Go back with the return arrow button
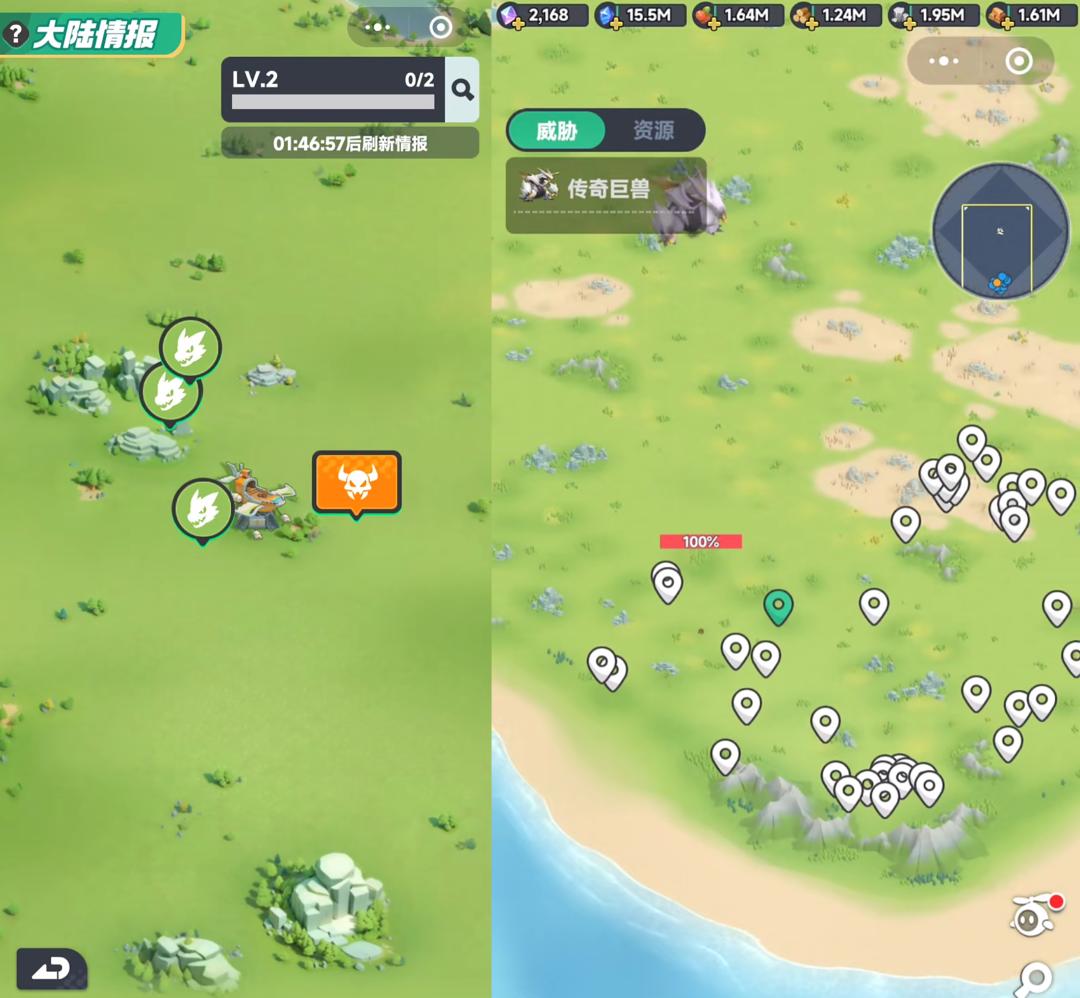The height and width of the screenshot is (998, 1080). coord(51,969)
